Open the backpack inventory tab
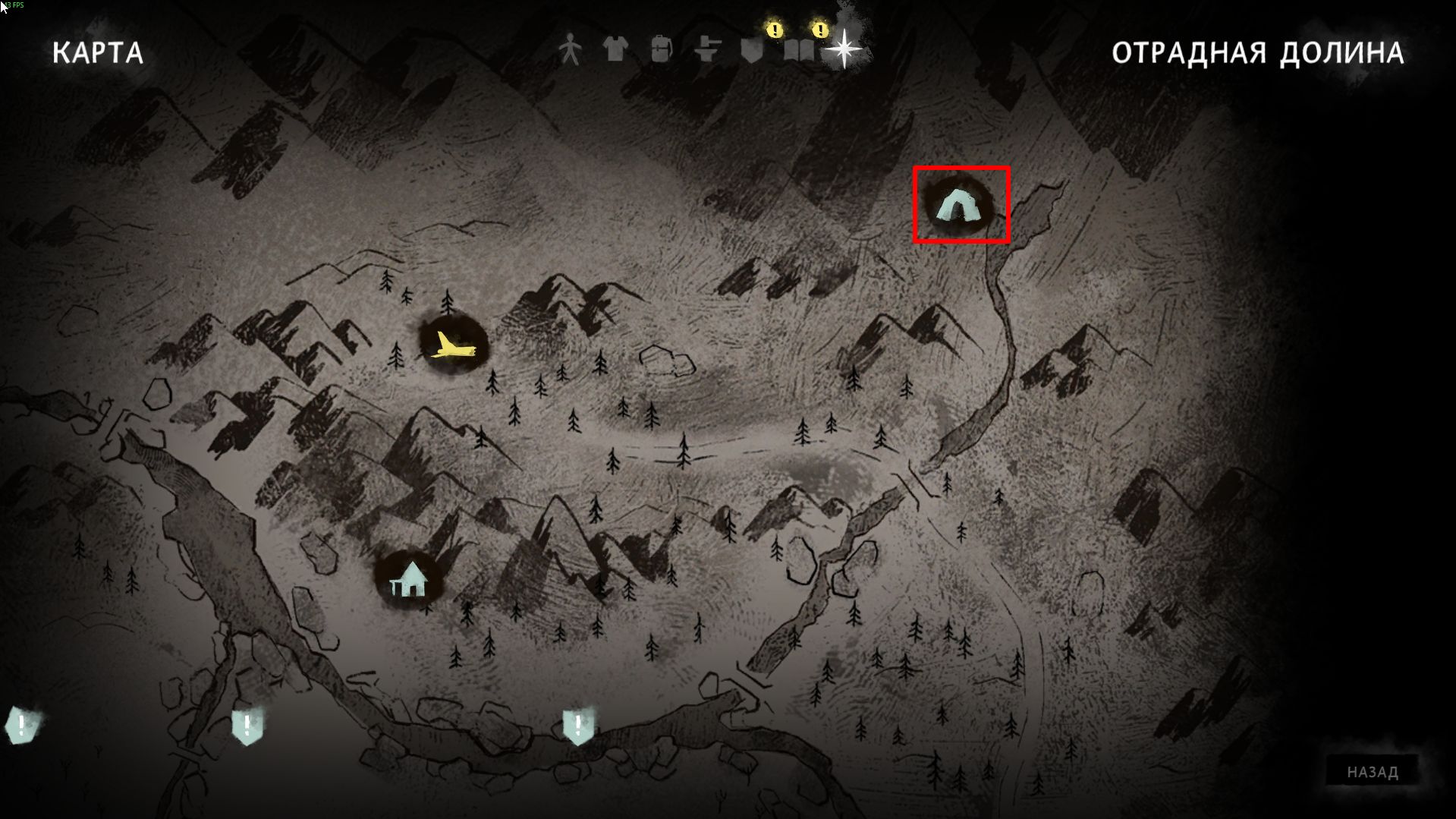The image size is (1456, 819). [x=661, y=50]
